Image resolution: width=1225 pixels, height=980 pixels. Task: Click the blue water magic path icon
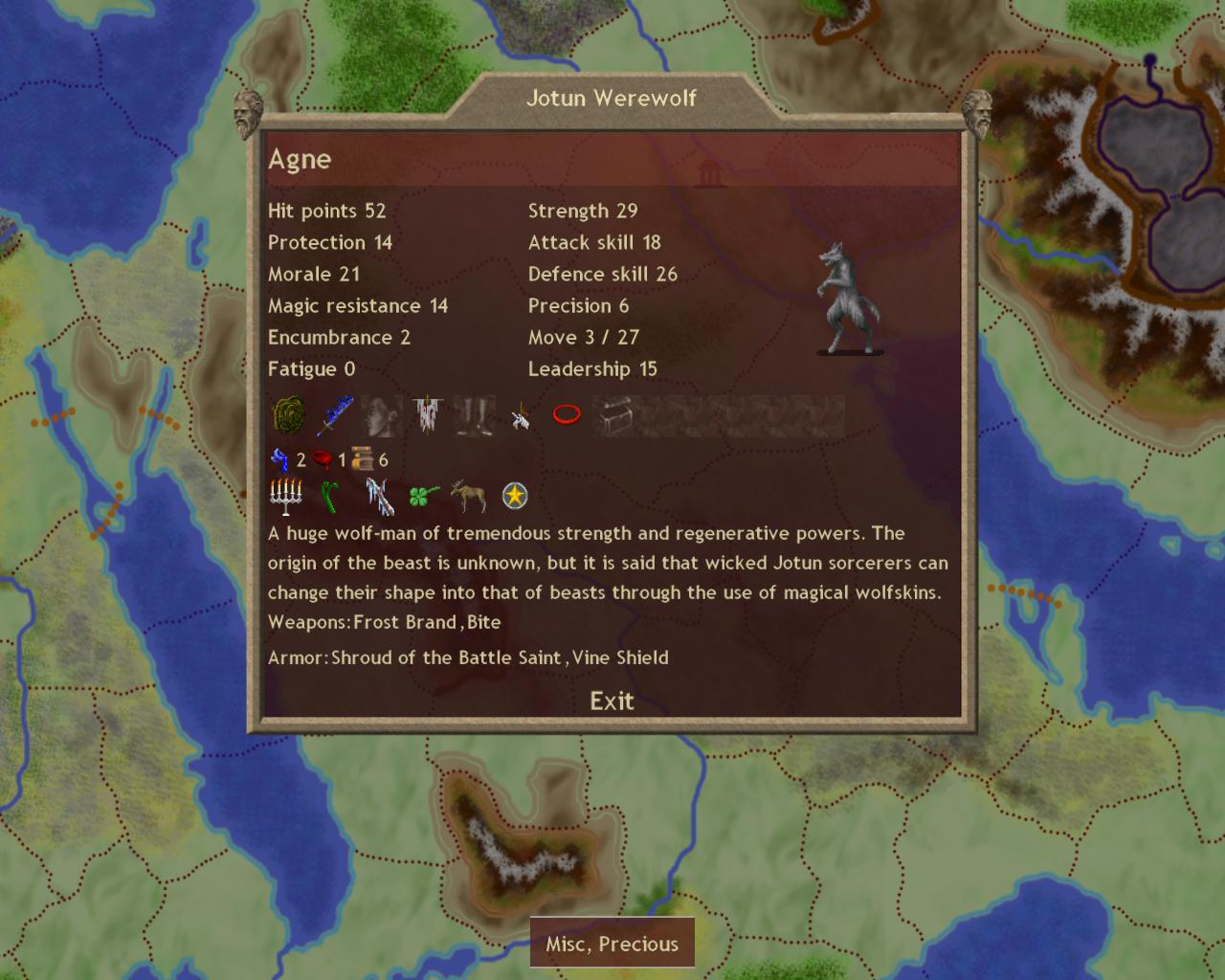(x=278, y=460)
